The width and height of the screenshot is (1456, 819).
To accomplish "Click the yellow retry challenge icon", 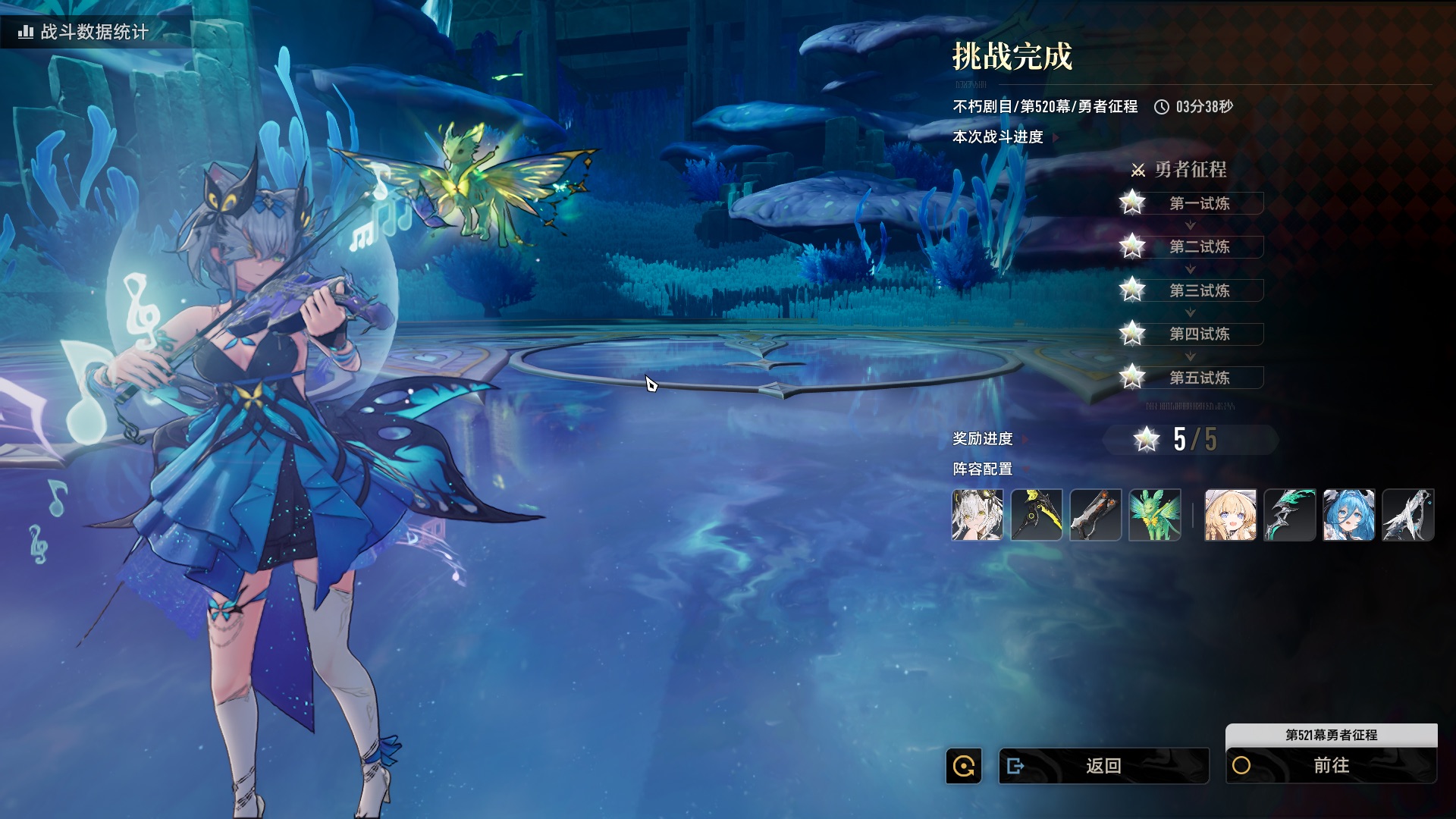I will pos(964,766).
